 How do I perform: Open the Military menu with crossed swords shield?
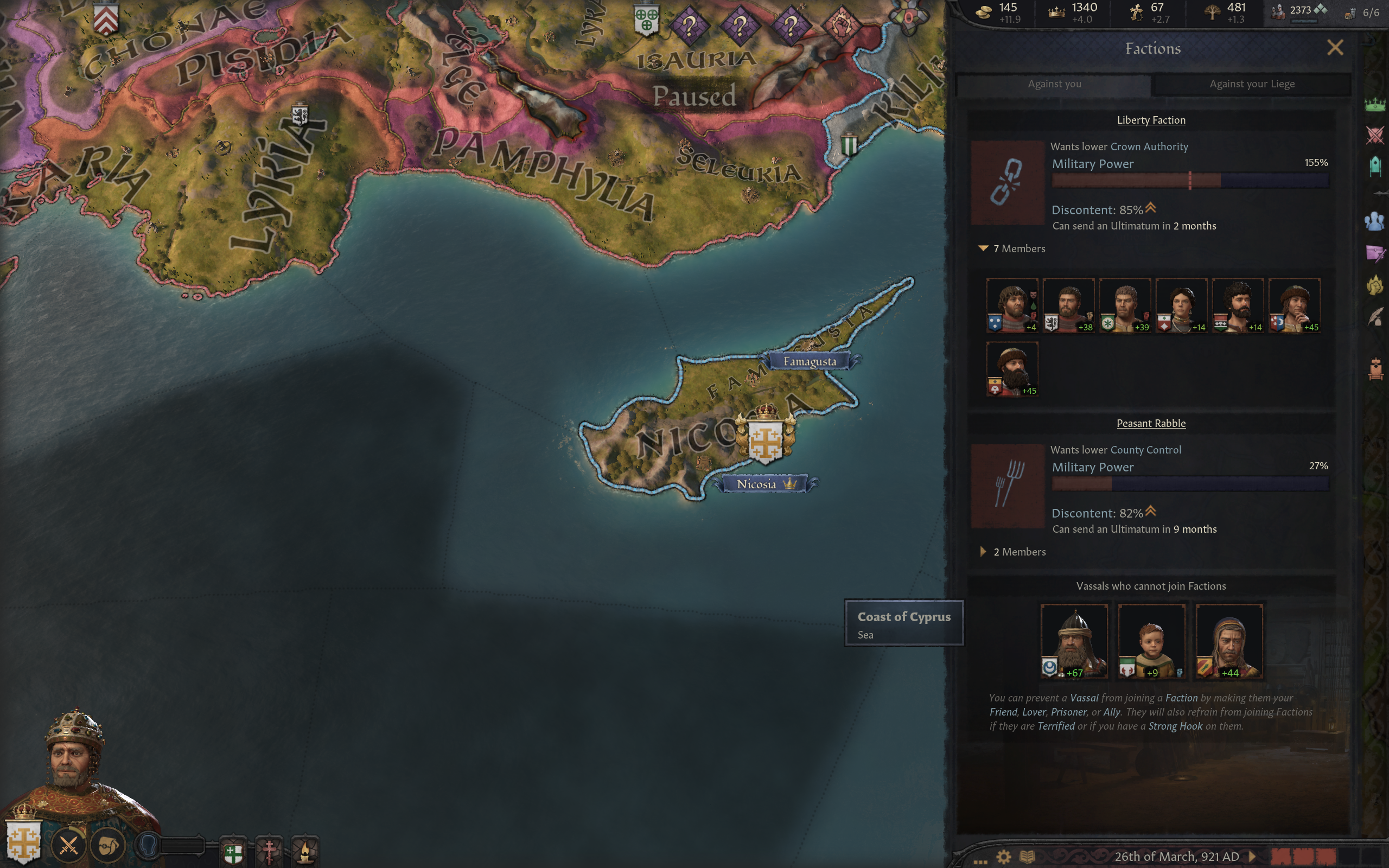point(1375,136)
